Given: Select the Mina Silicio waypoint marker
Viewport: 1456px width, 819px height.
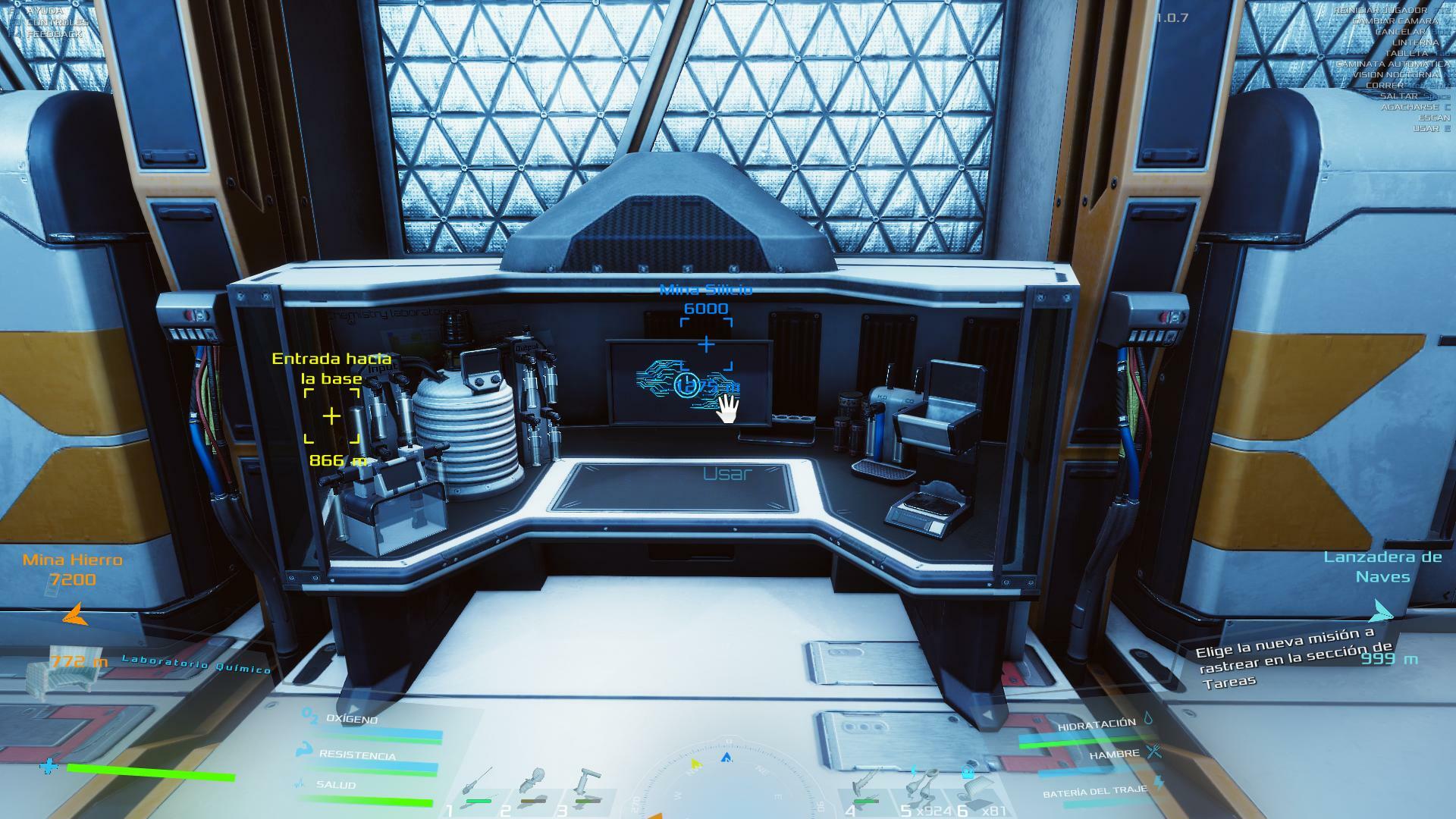Looking at the screenshot, I should 706,344.
